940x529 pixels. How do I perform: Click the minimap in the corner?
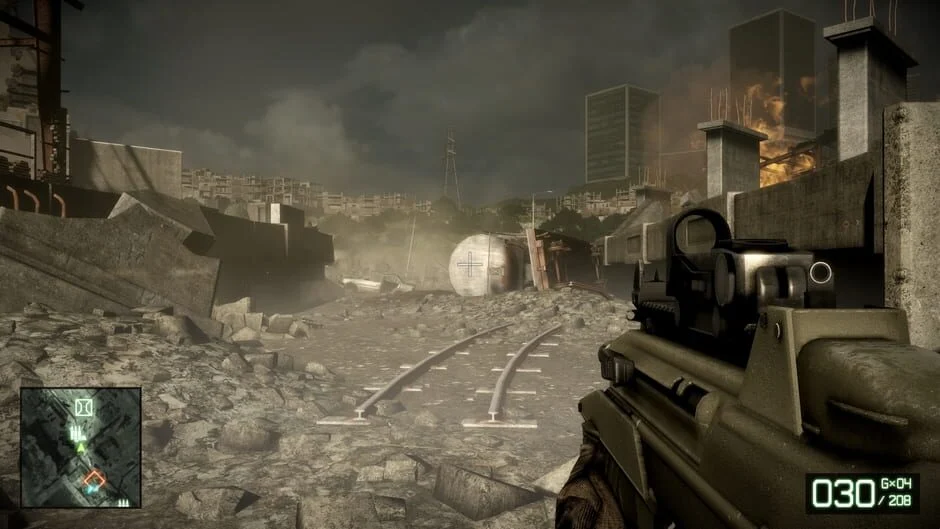tap(80, 447)
